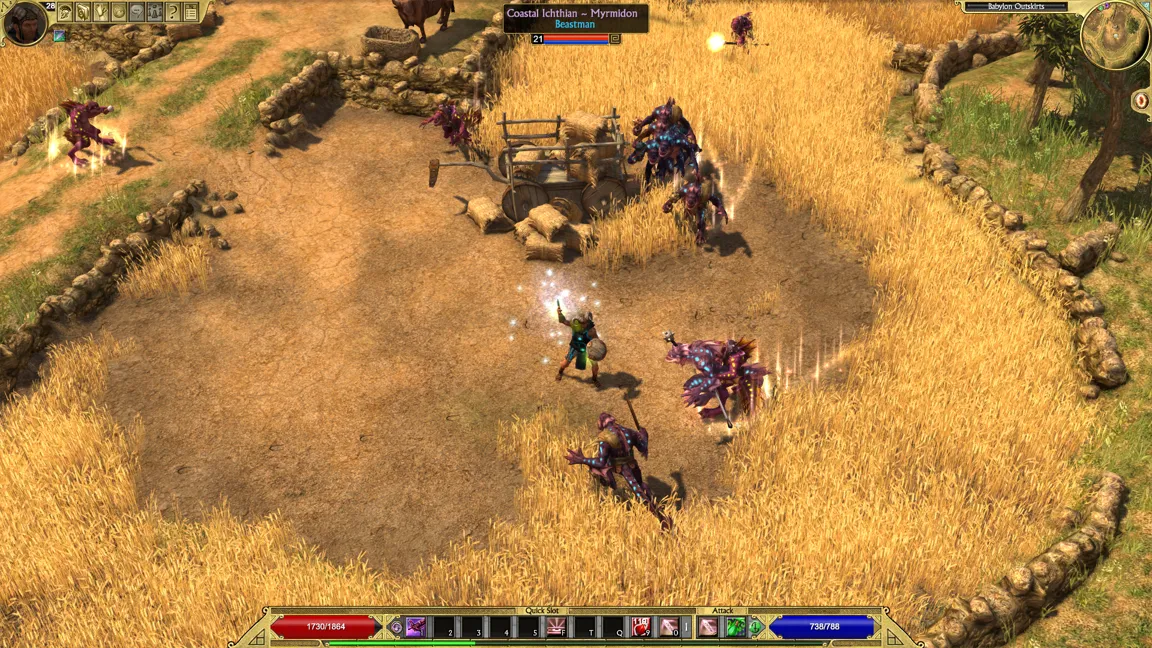Toggle the round button left of quick slots
Screen dimensions: 1152x648
point(396,628)
